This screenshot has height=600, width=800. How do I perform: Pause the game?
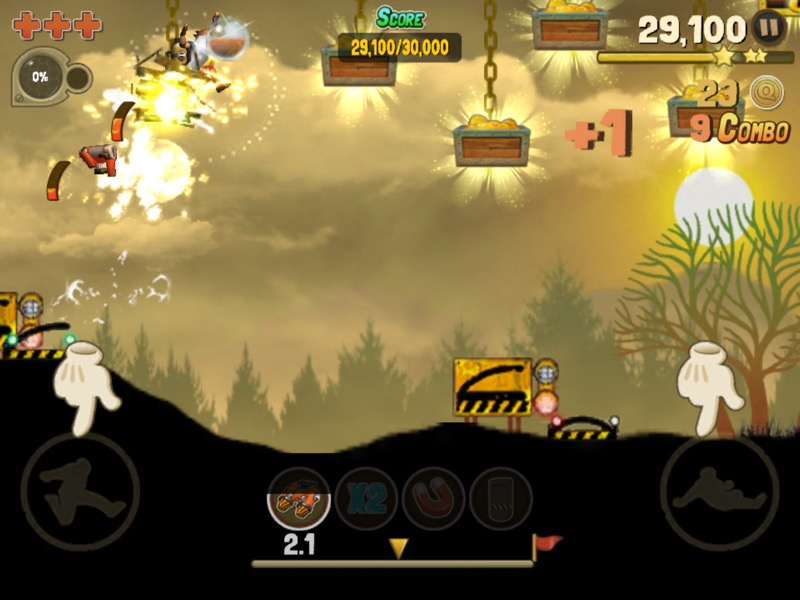tap(768, 27)
